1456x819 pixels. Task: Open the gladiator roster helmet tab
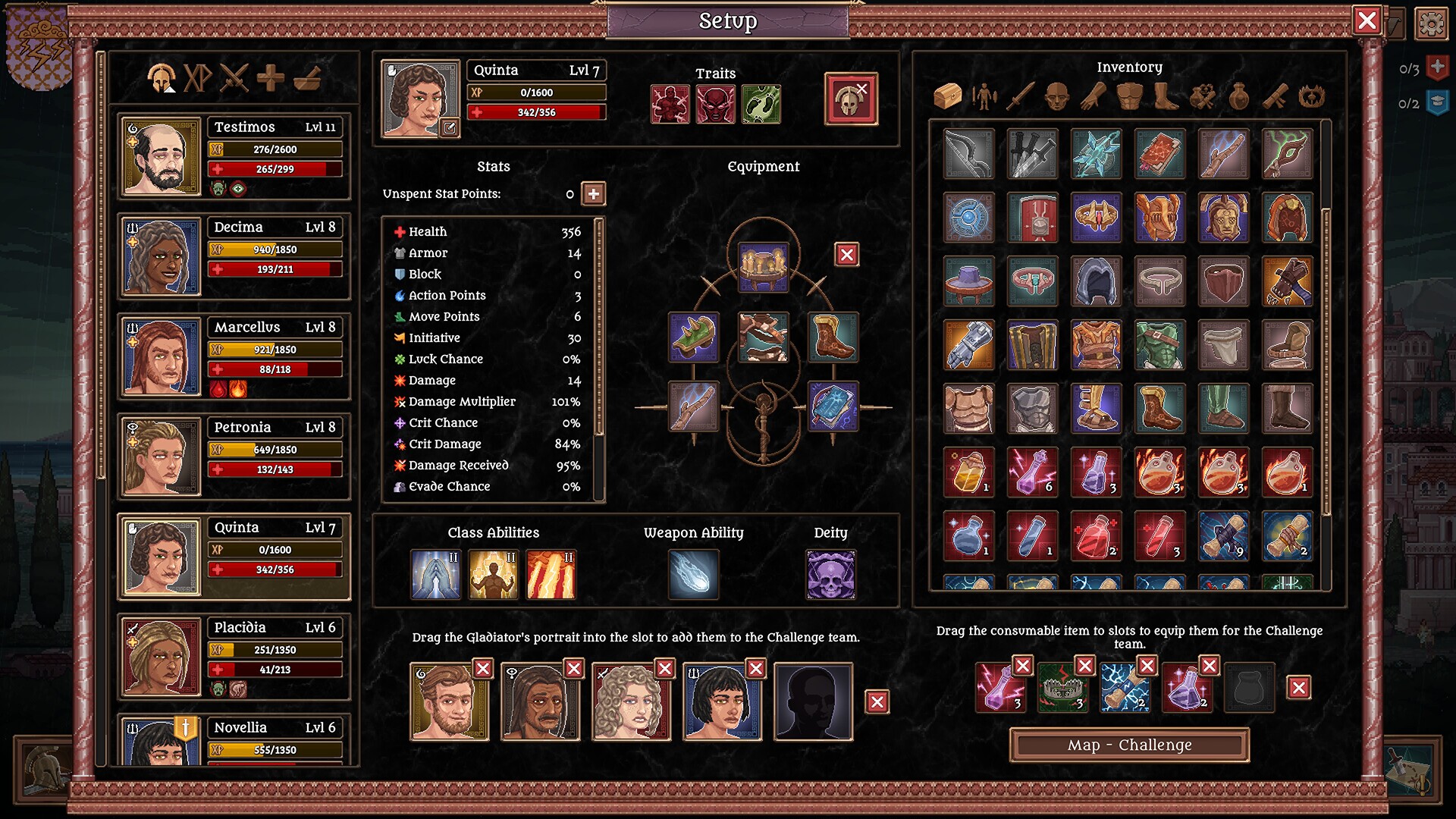coord(163,78)
